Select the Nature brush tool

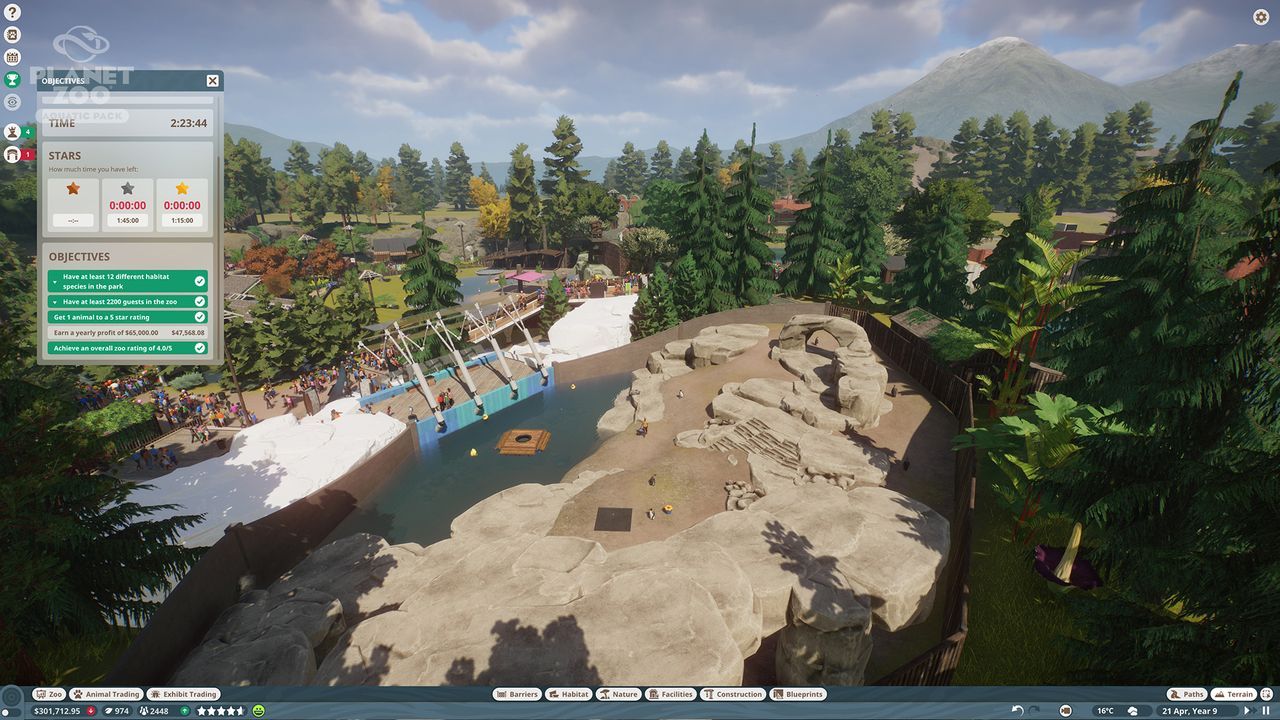tap(619, 694)
